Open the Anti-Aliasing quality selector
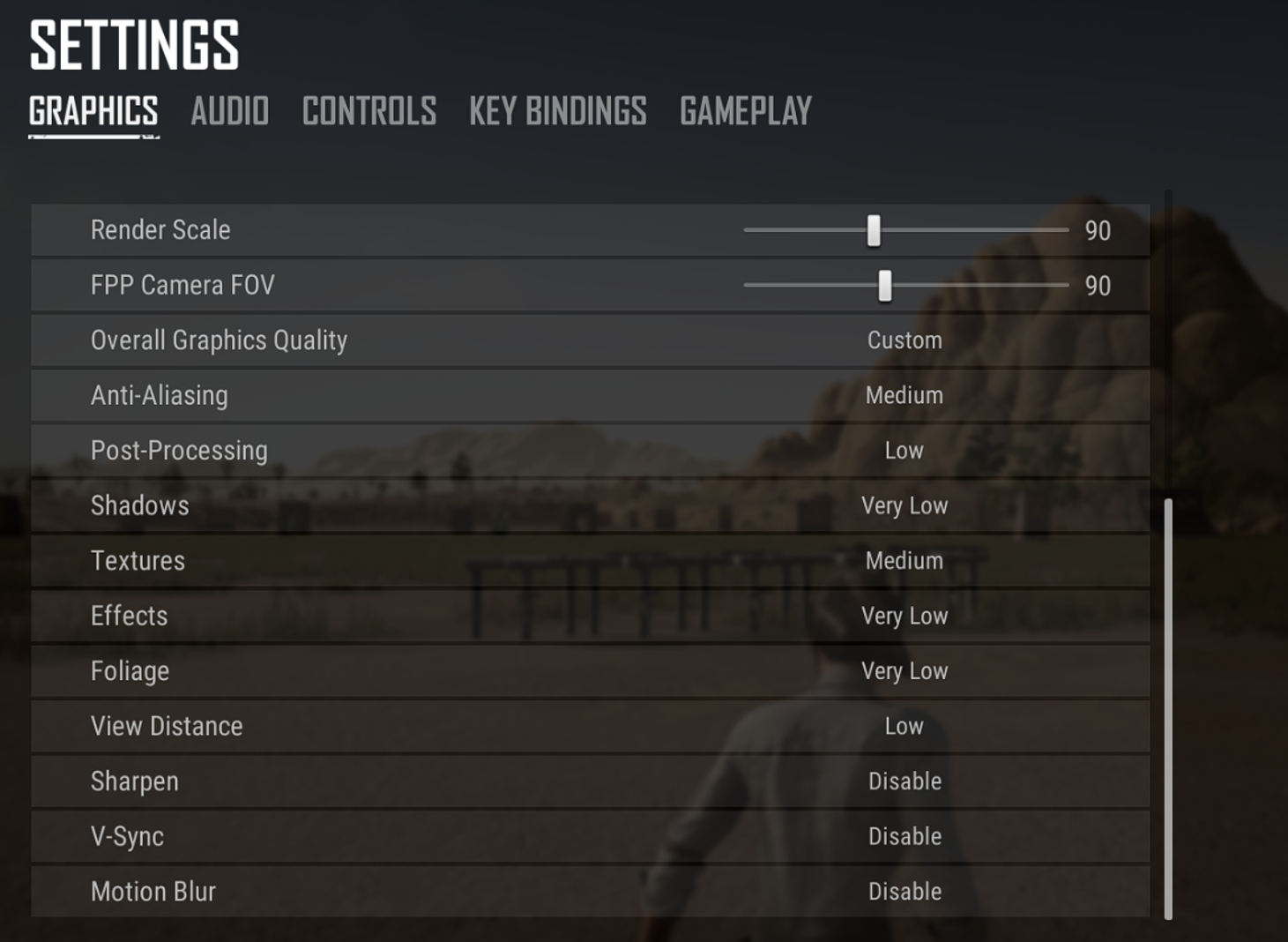This screenshot has width=1288, height=942. [x=905, y=395]
